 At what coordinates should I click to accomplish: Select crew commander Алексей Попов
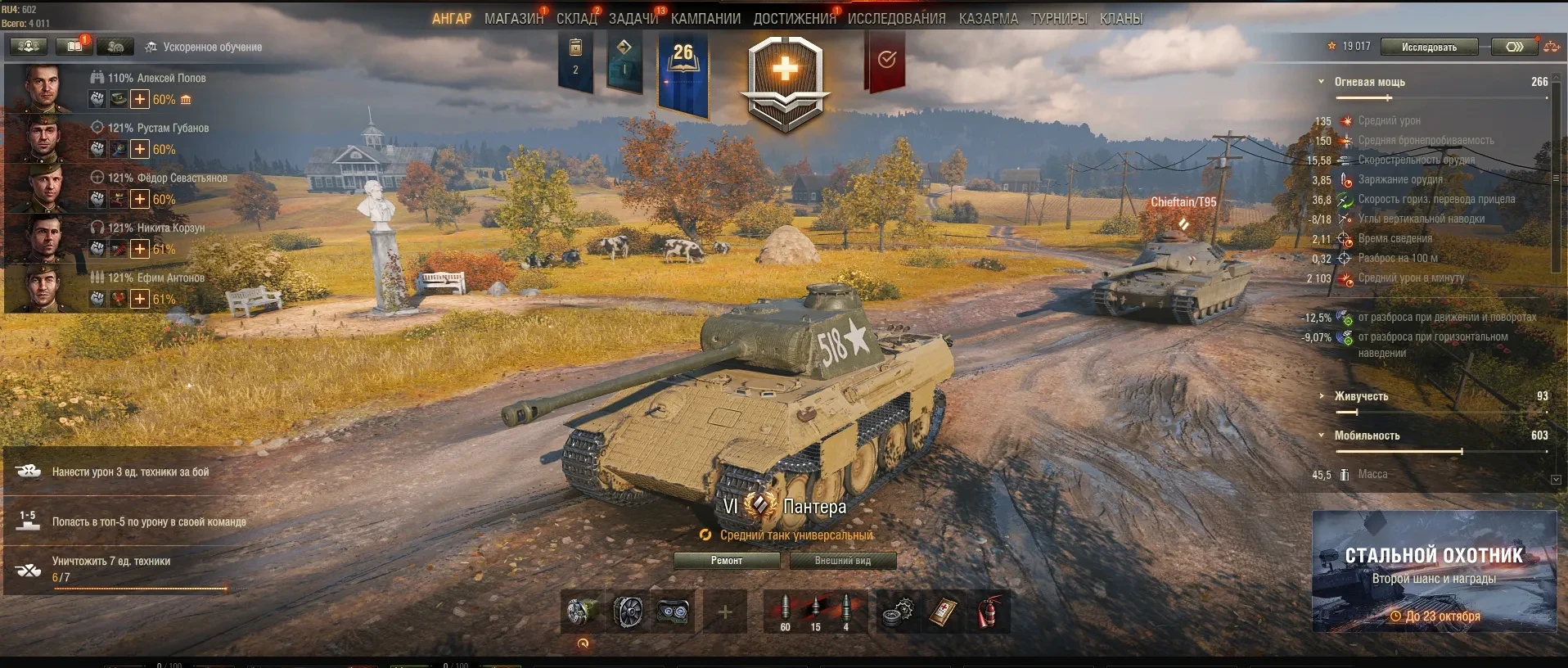pyautogui.click(x=45, y=87)
